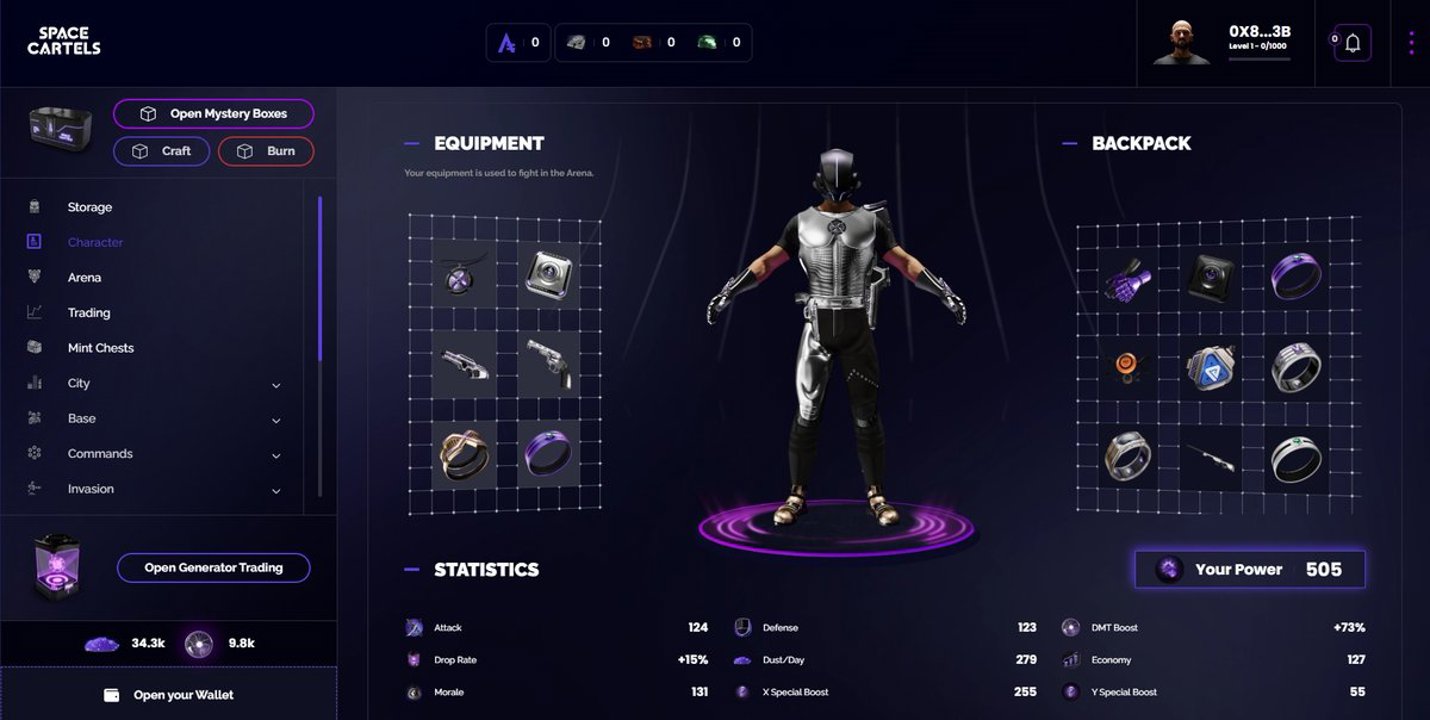Navigate to the Trading section
The width and height of the screenshot is (1430, 720).
(x=89, y=313)
